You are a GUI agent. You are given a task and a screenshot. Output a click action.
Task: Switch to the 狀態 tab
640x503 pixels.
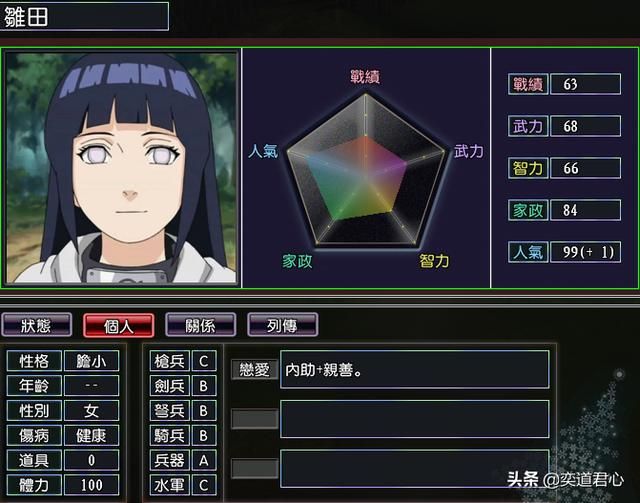[x=38, y=324]
